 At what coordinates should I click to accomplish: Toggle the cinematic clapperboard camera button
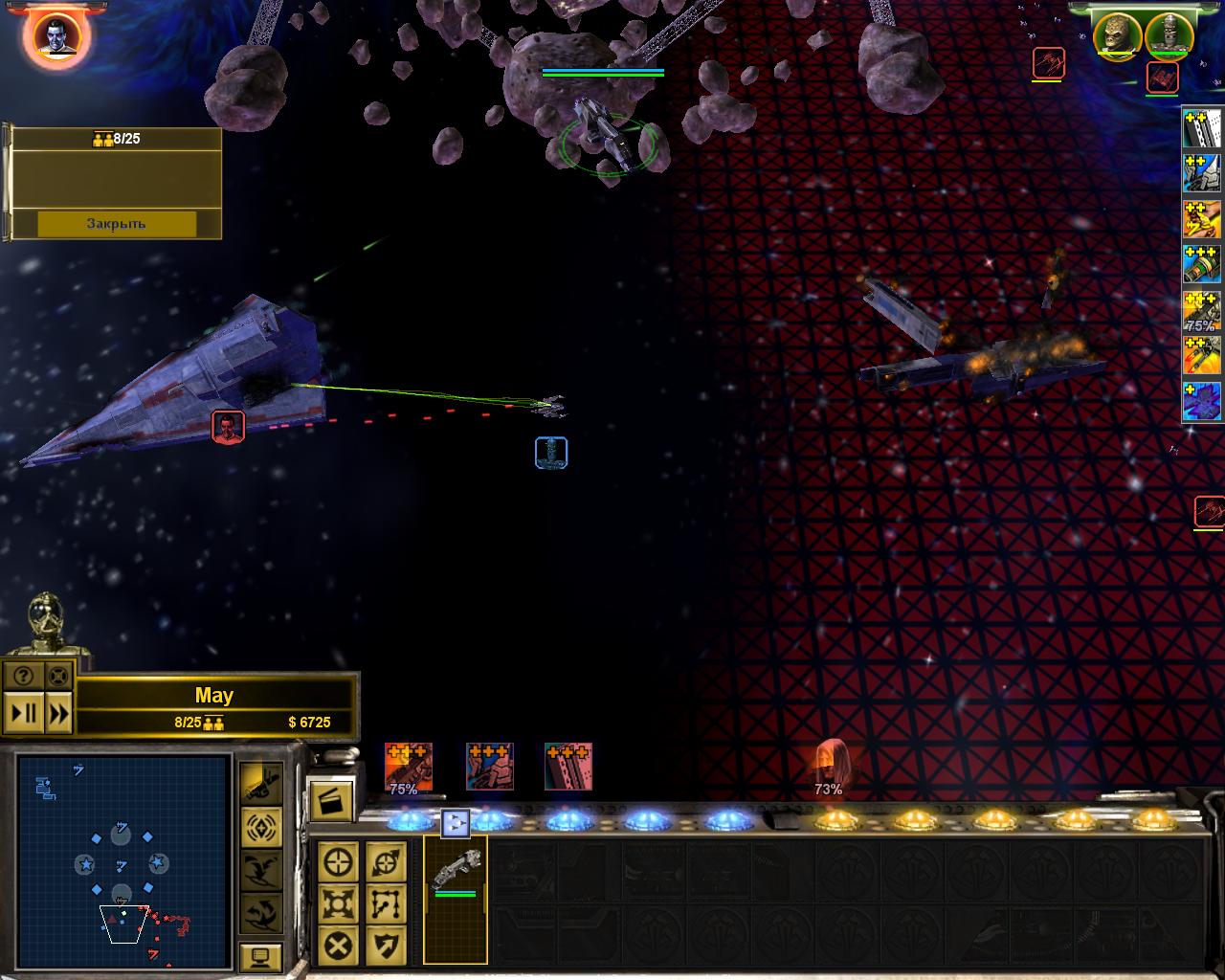(331, 800)
